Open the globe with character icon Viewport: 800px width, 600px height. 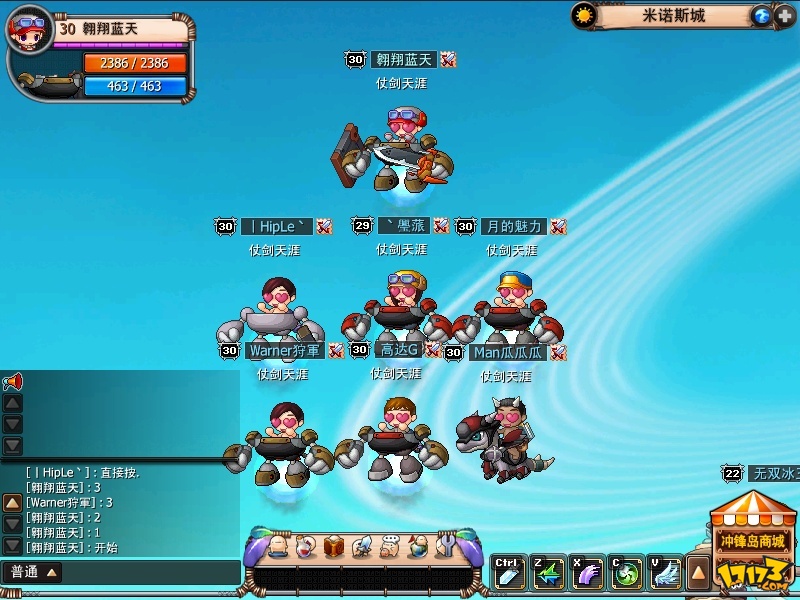[x=418, y=547]
